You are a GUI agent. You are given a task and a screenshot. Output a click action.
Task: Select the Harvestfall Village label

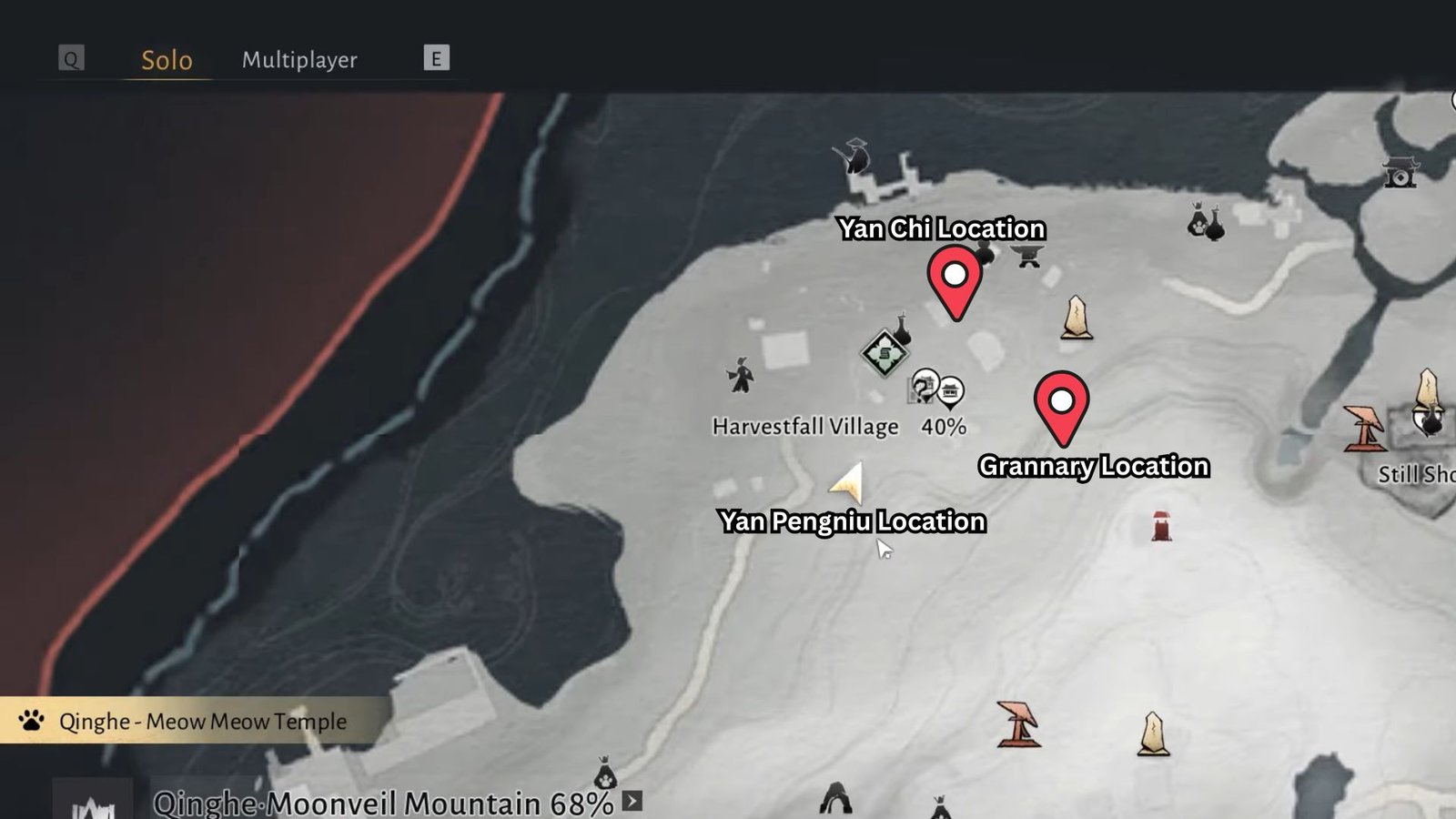point(805,427)
